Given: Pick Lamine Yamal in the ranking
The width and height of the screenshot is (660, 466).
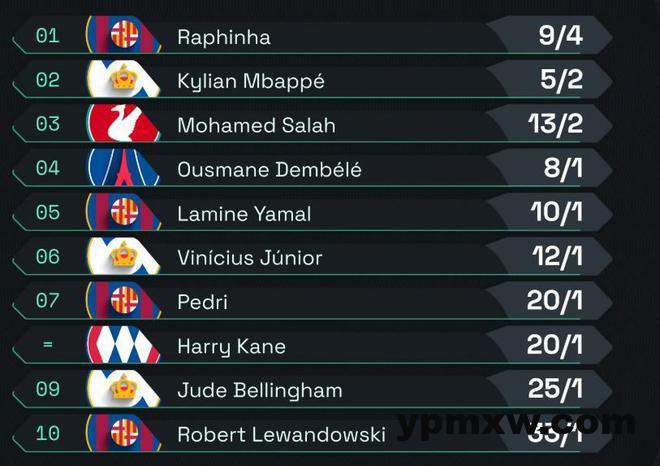Looking at the screenshot, I should point(244,214).
